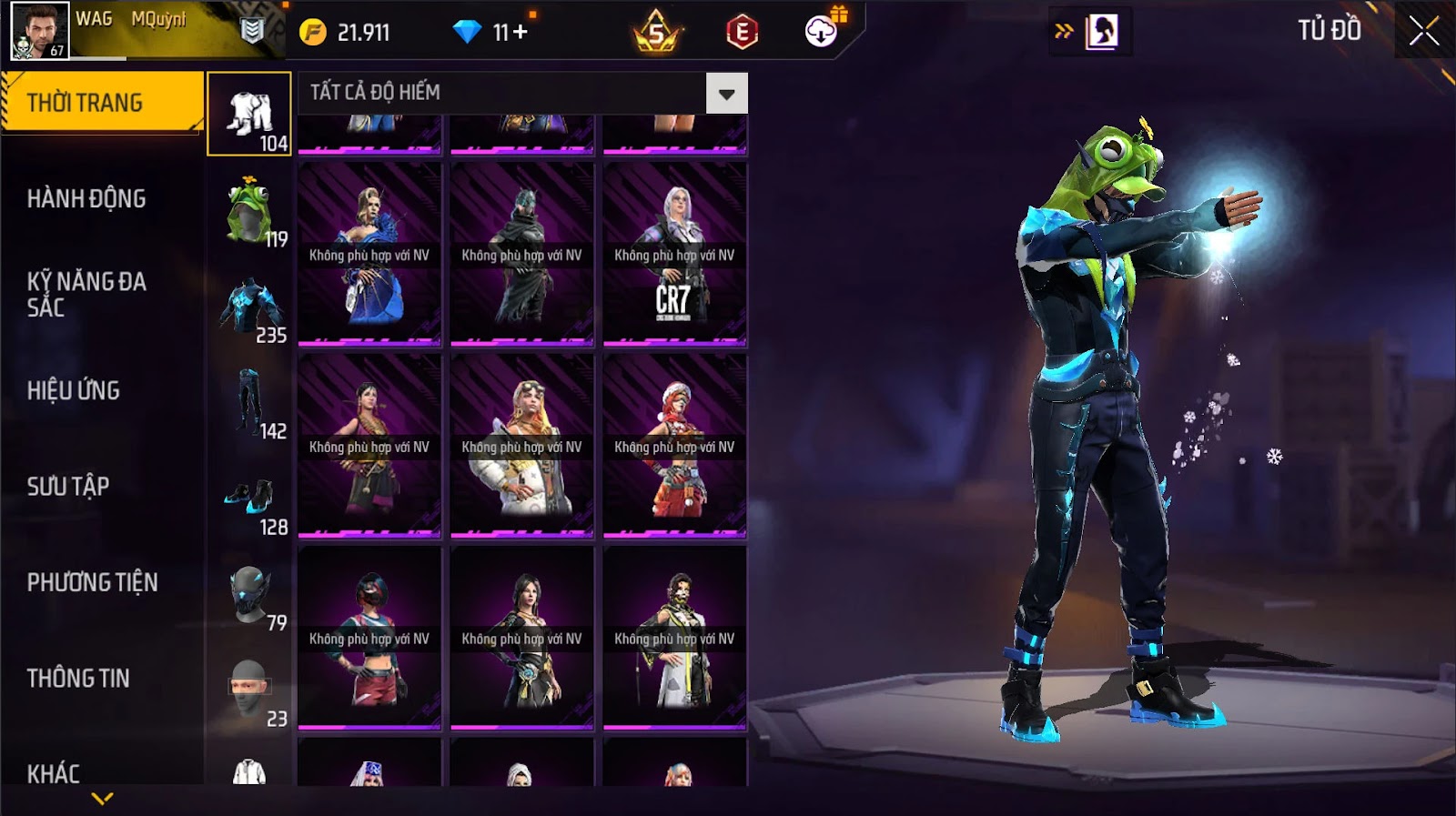Choose the frog hat headwear subcategory
This screenshot has height=816, width=1456.
click(x=249, y=211)
